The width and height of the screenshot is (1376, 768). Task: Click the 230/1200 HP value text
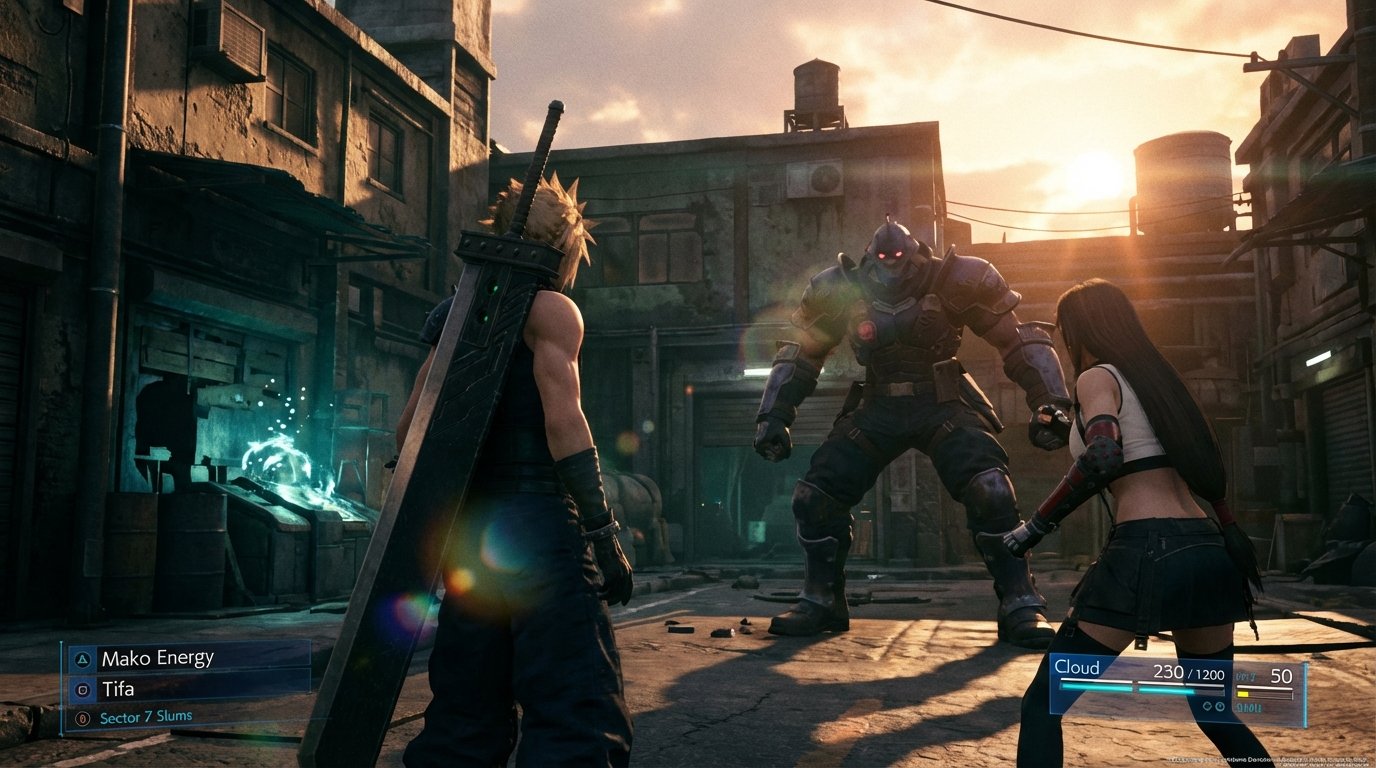coord(1188,673)
